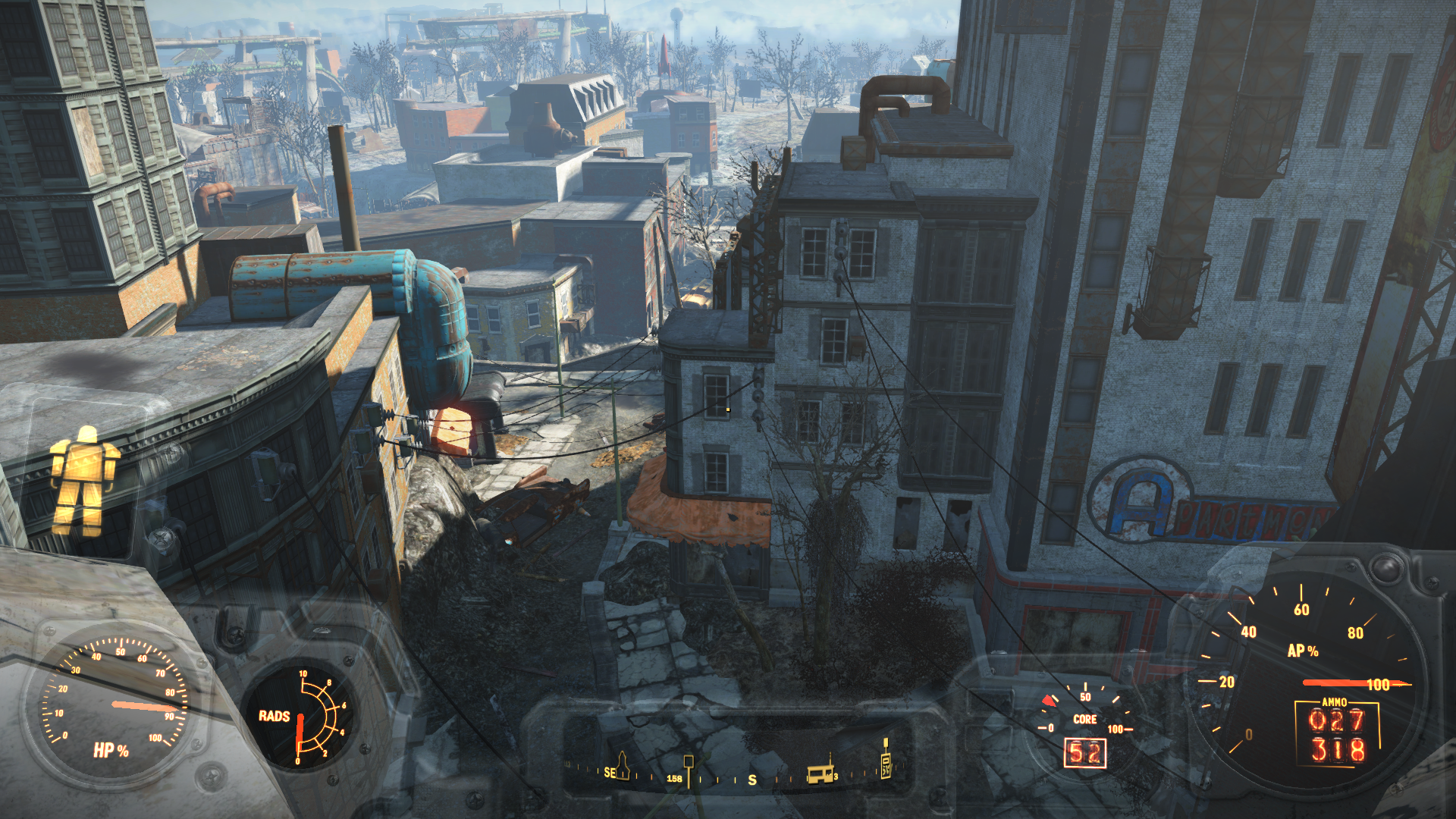Click the power armor condition figure icon
Screen dimensions: 1456x819
point(83,481)
